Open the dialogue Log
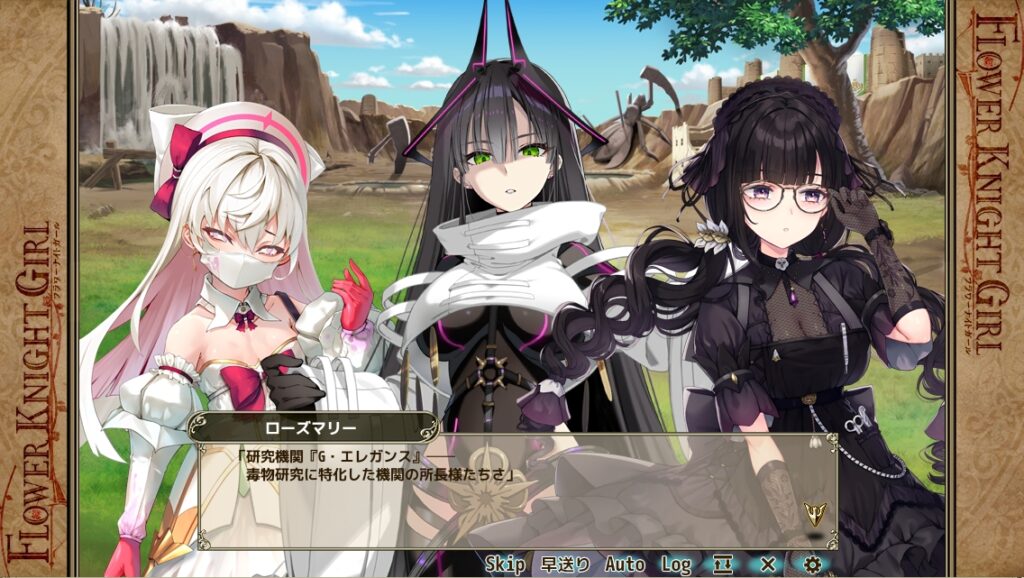 point(676,565)
